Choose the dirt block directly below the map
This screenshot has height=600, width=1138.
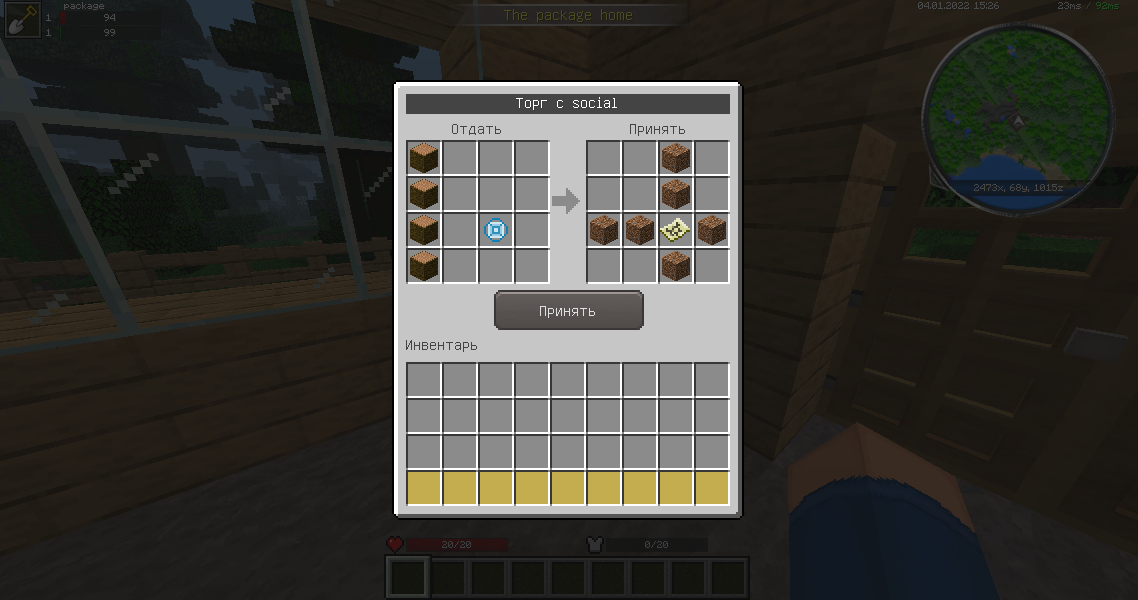click(676, 266)
